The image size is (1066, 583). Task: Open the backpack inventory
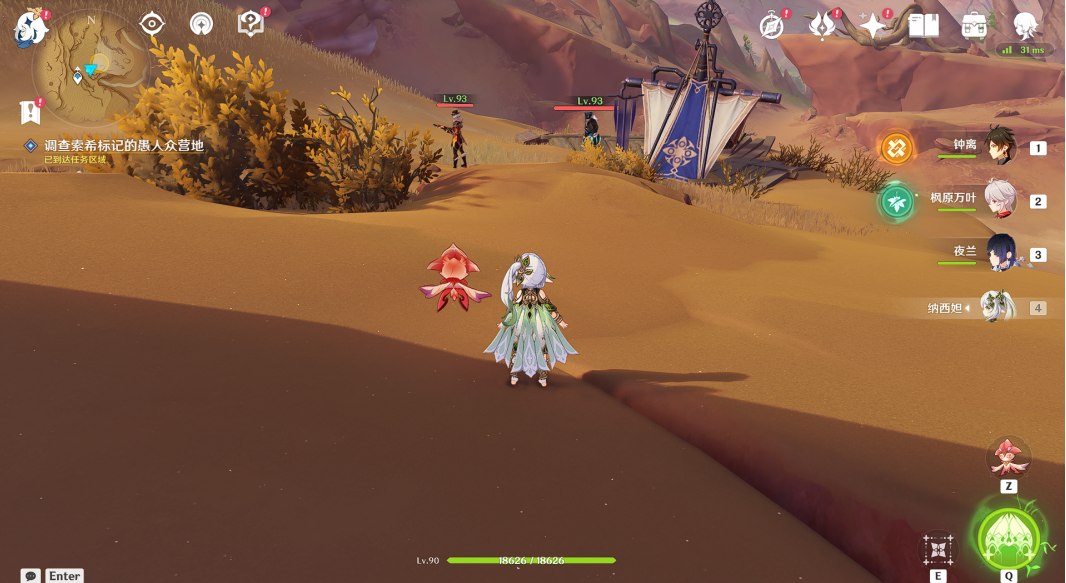tap(975, 26)
